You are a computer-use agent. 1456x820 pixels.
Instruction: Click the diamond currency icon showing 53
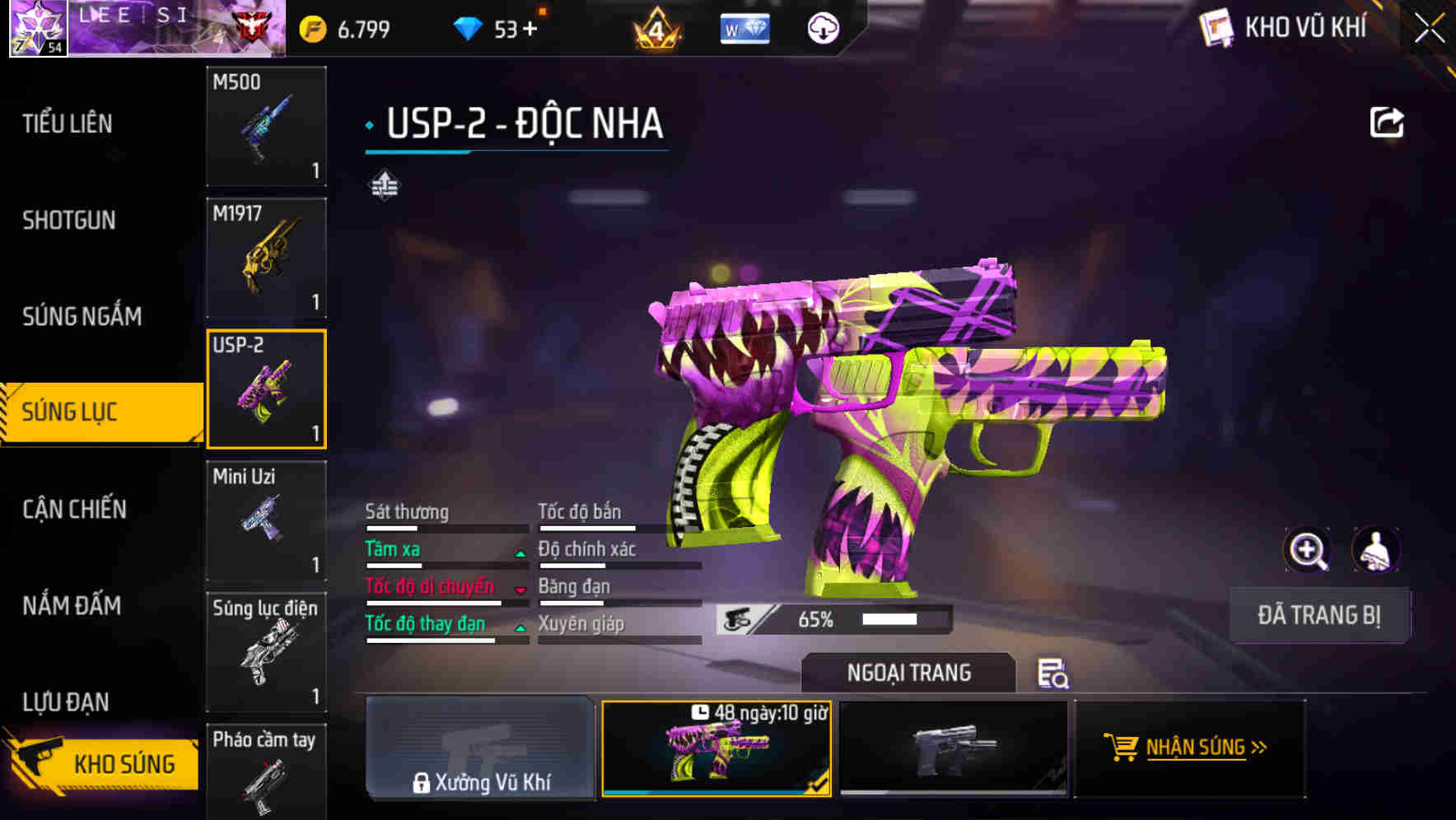[x=469, y=27]
